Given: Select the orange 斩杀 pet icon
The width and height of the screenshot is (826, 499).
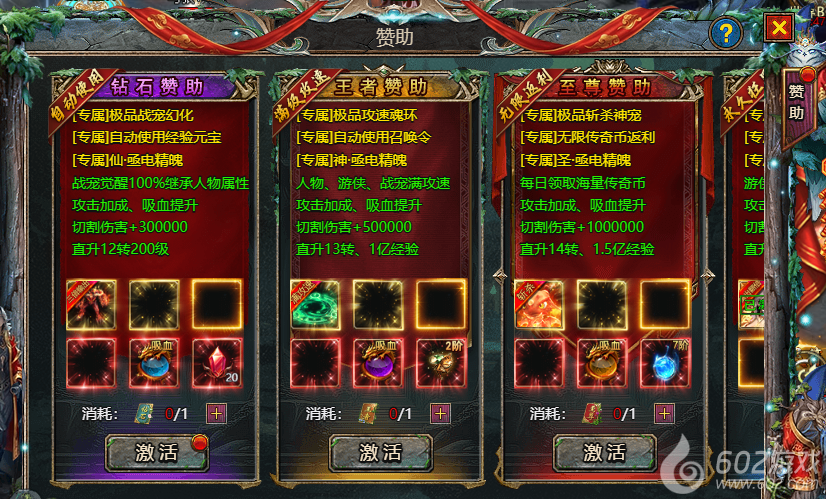Looking at the screenshot, I should [539, 304].
